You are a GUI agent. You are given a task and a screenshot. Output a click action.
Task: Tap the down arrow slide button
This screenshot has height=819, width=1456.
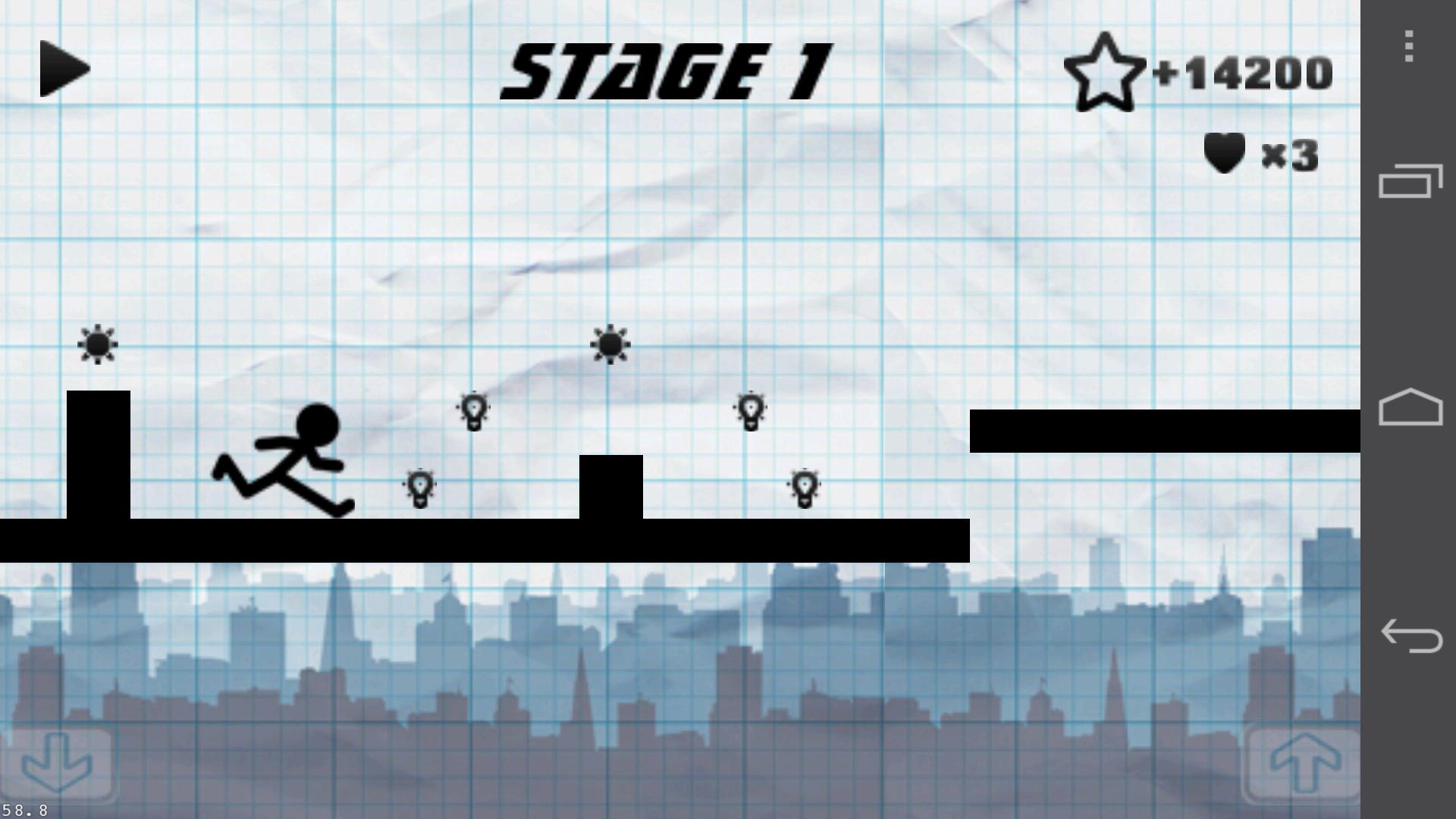coord(58,764)
